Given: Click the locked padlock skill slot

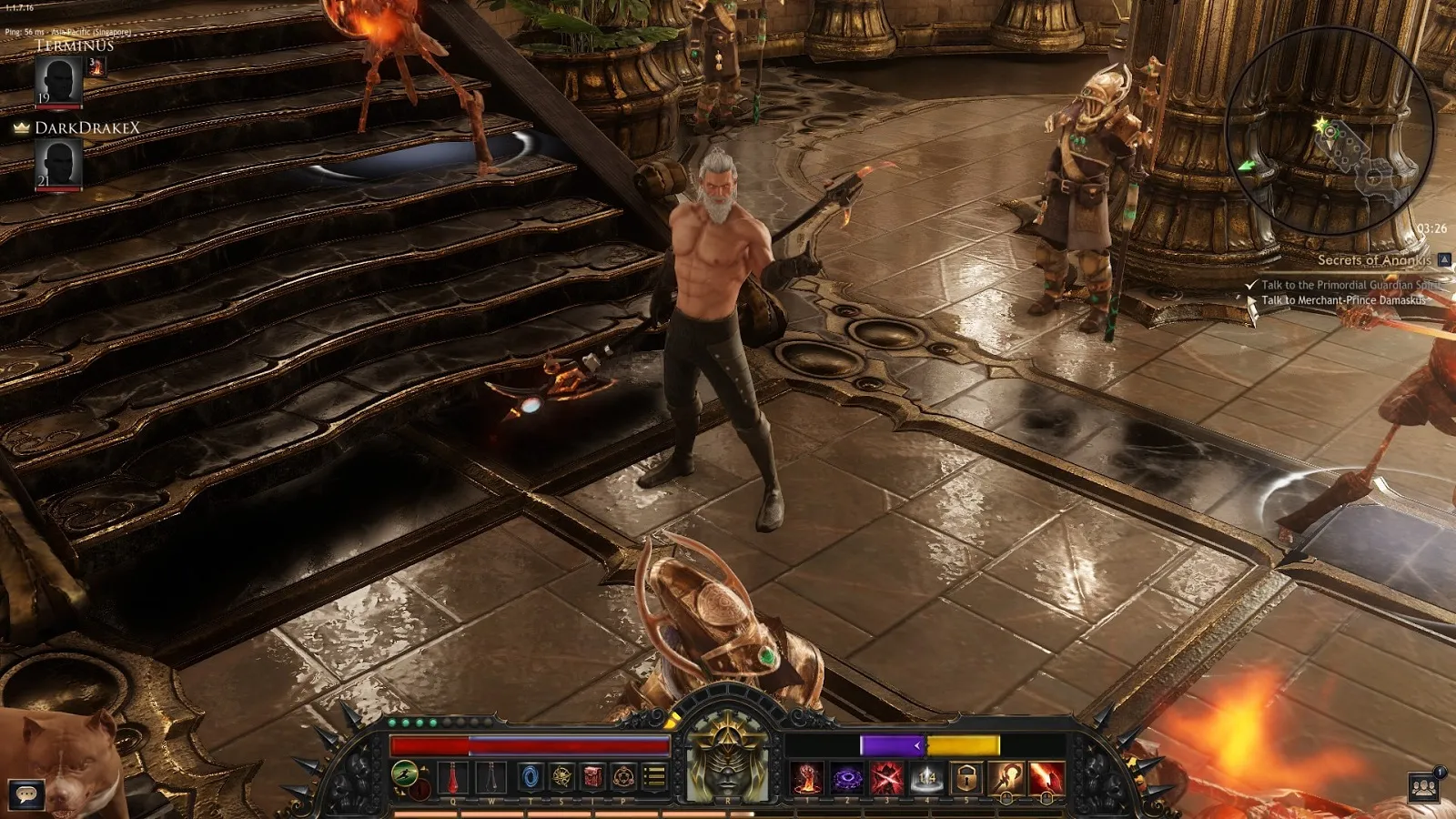Looking at the screenshot, I should [967, 779].
